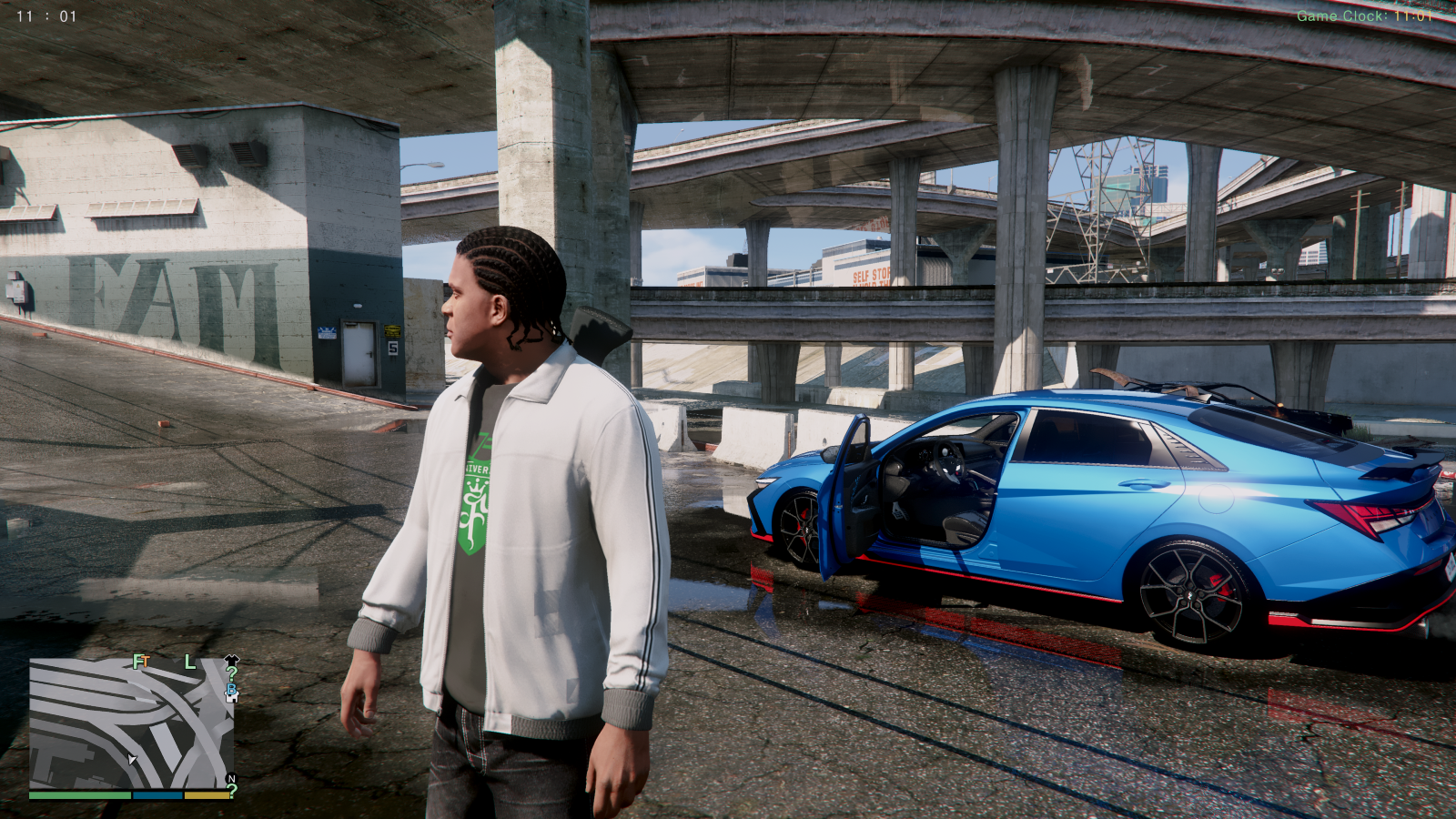Click the white safehouse blip
Image resolution: width=1456 pixels, height=819 pixels.
[231, 699]
